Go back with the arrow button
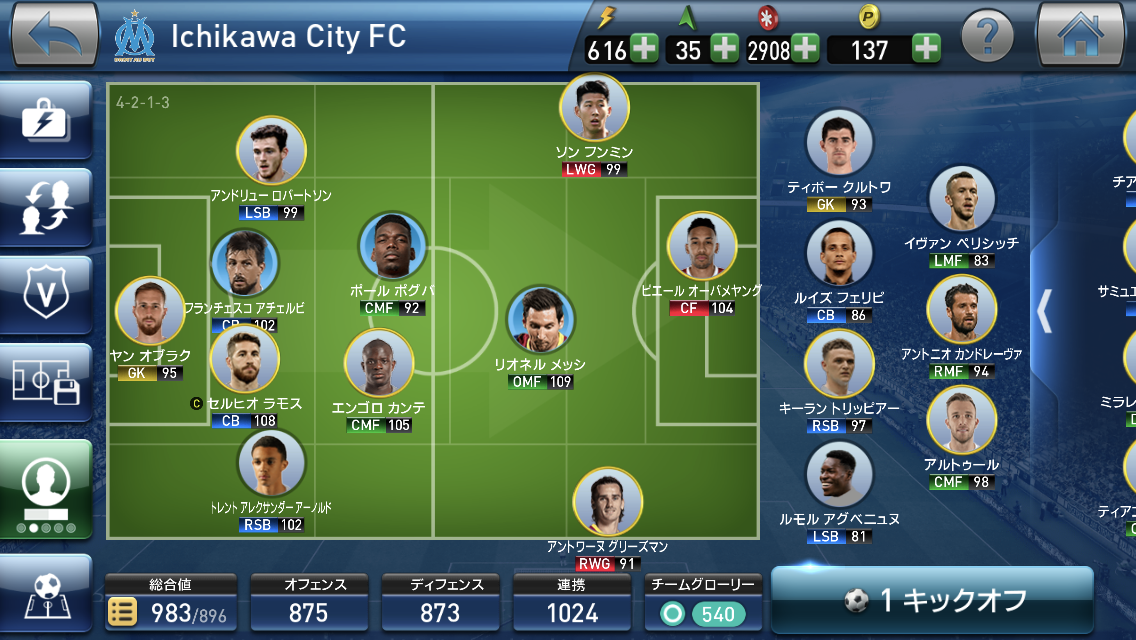The width and height of the screenshot is (1136, 640). pos(53,35)
